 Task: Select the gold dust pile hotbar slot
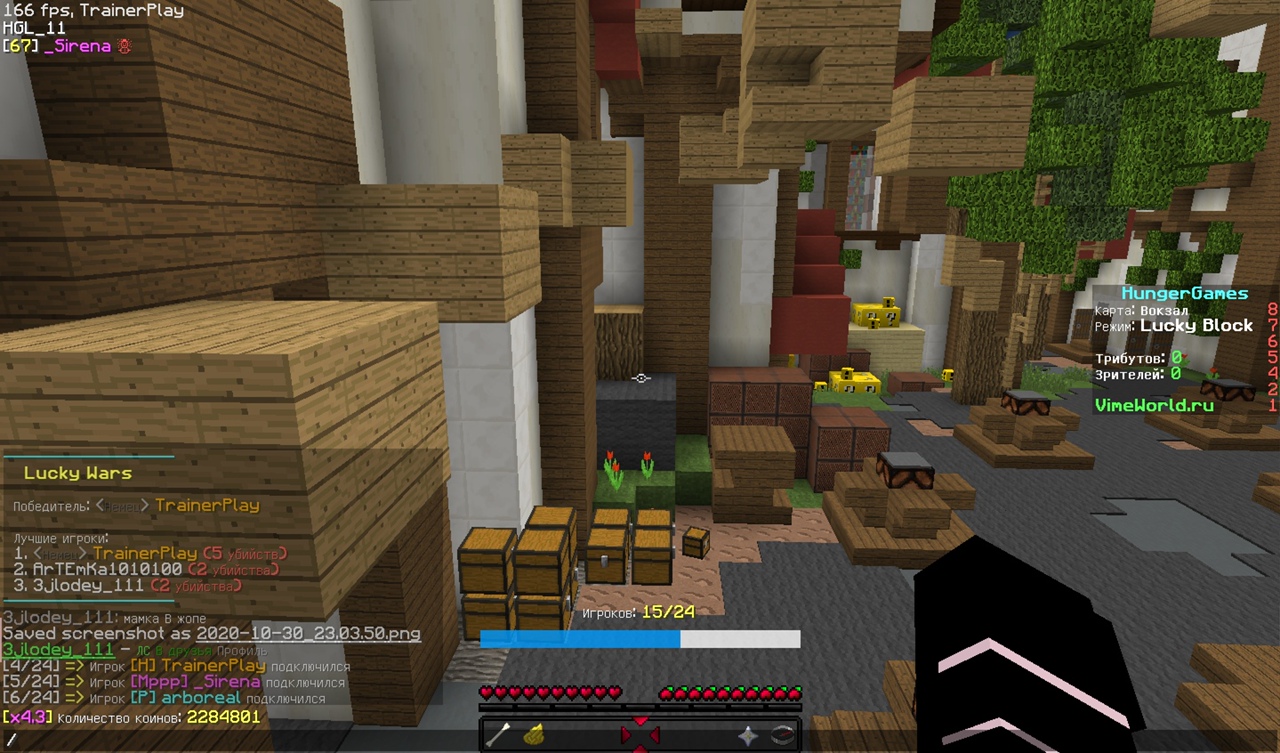pos(534,735)
